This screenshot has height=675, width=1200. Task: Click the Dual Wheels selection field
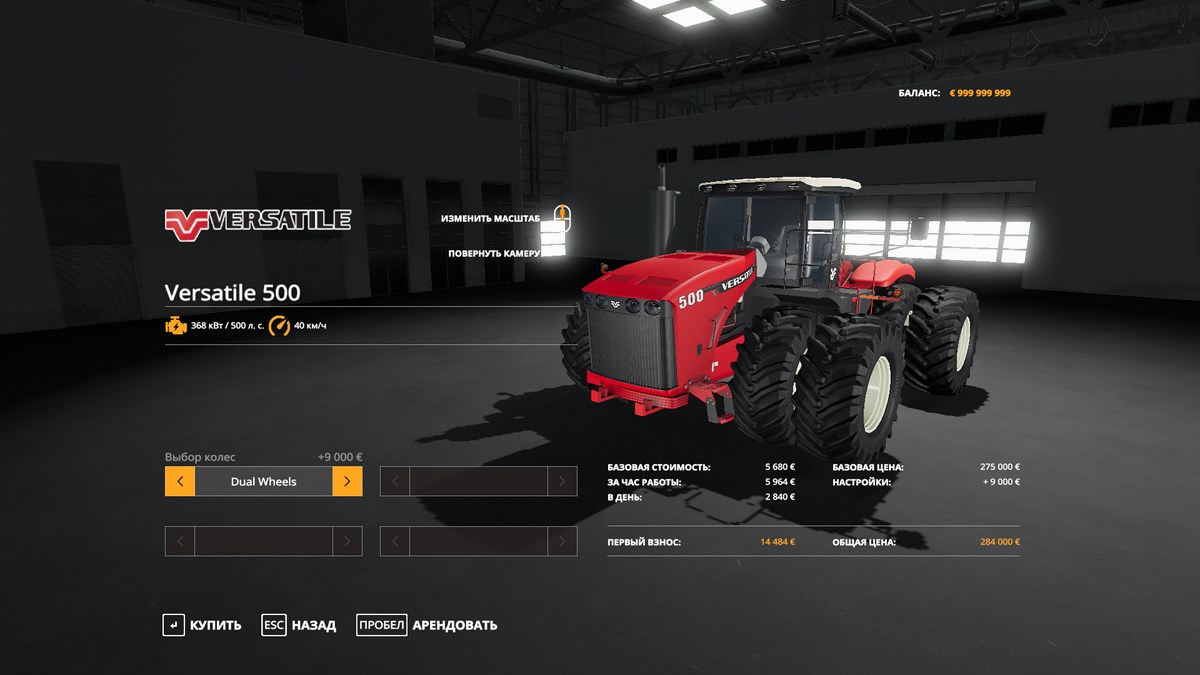(x=263, y=481)
